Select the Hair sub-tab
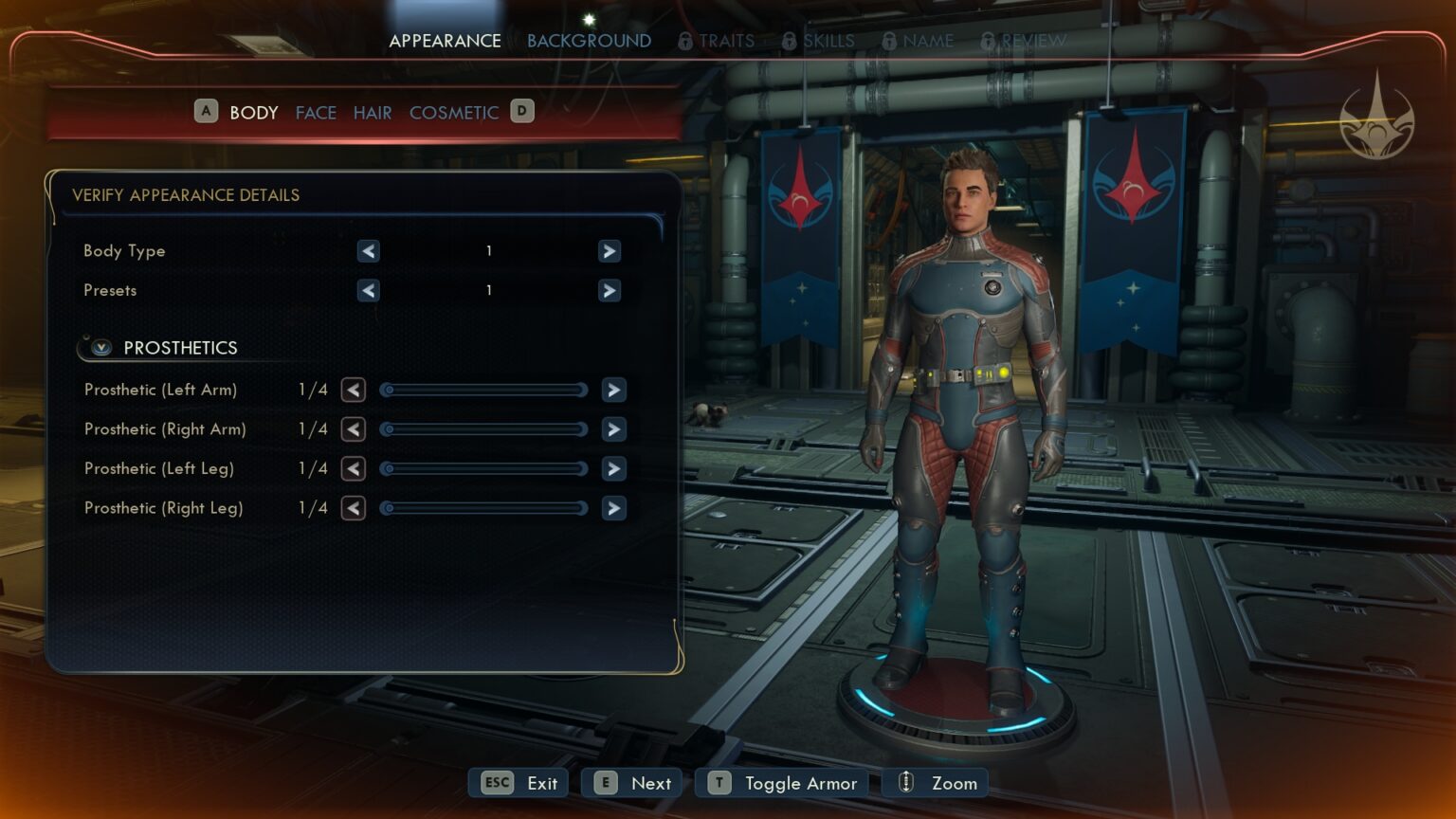The image size is (1456, 819). tap(373, 113)
